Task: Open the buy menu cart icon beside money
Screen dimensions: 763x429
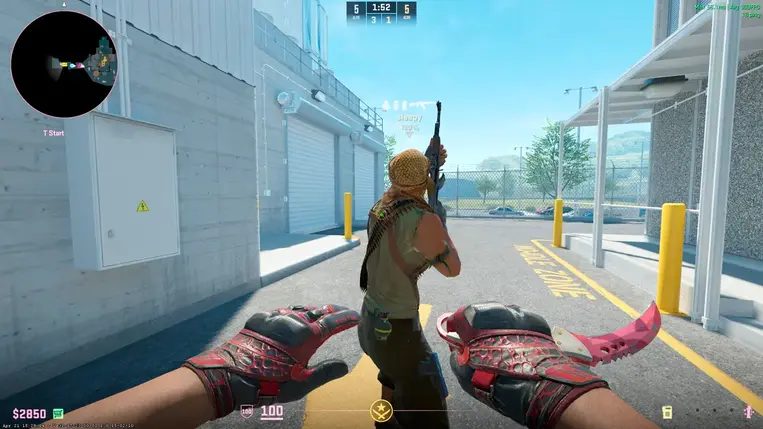Action: coord(59,413)
